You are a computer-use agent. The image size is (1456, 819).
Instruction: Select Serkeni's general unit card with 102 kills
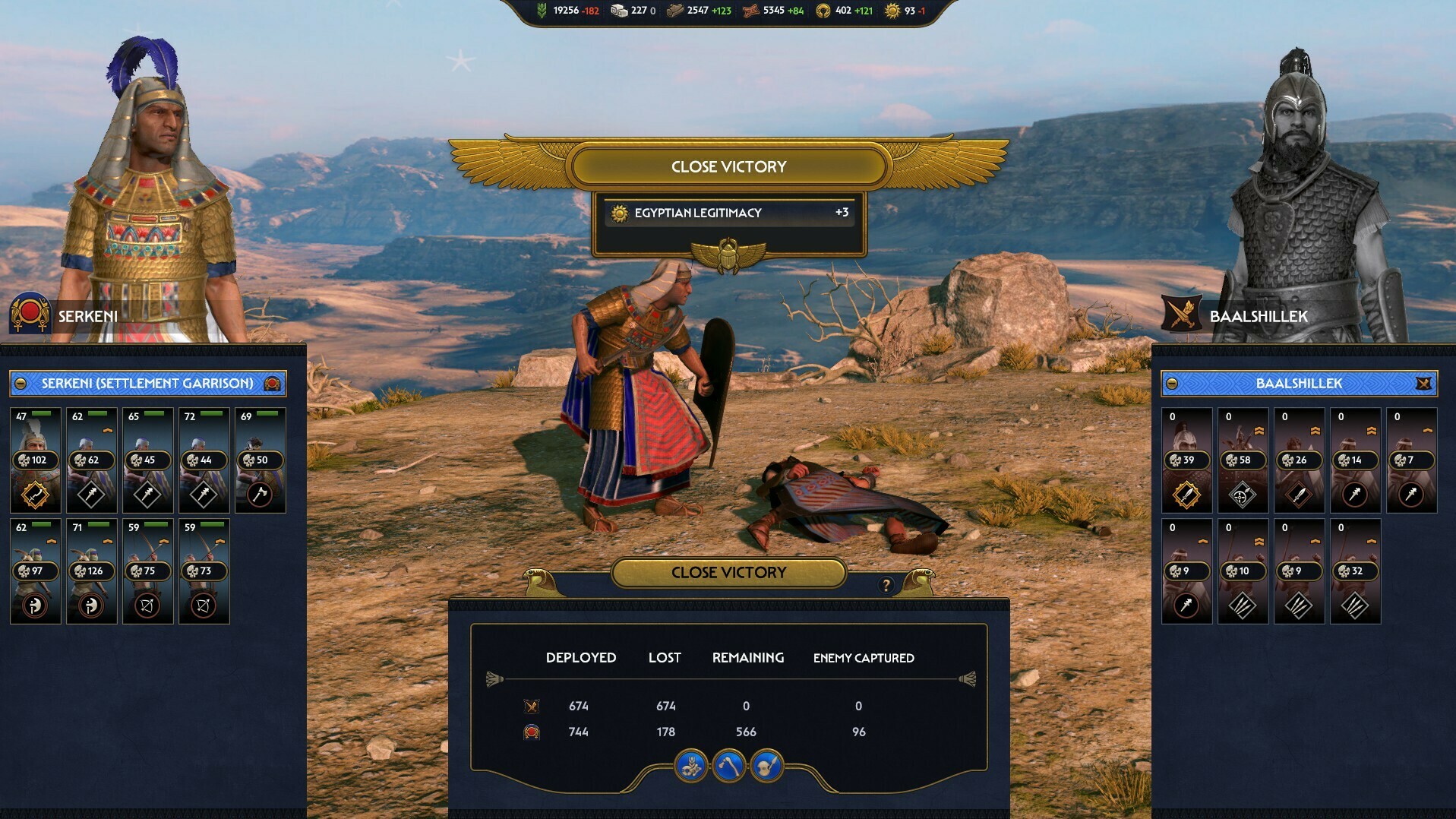coord(35,460)
